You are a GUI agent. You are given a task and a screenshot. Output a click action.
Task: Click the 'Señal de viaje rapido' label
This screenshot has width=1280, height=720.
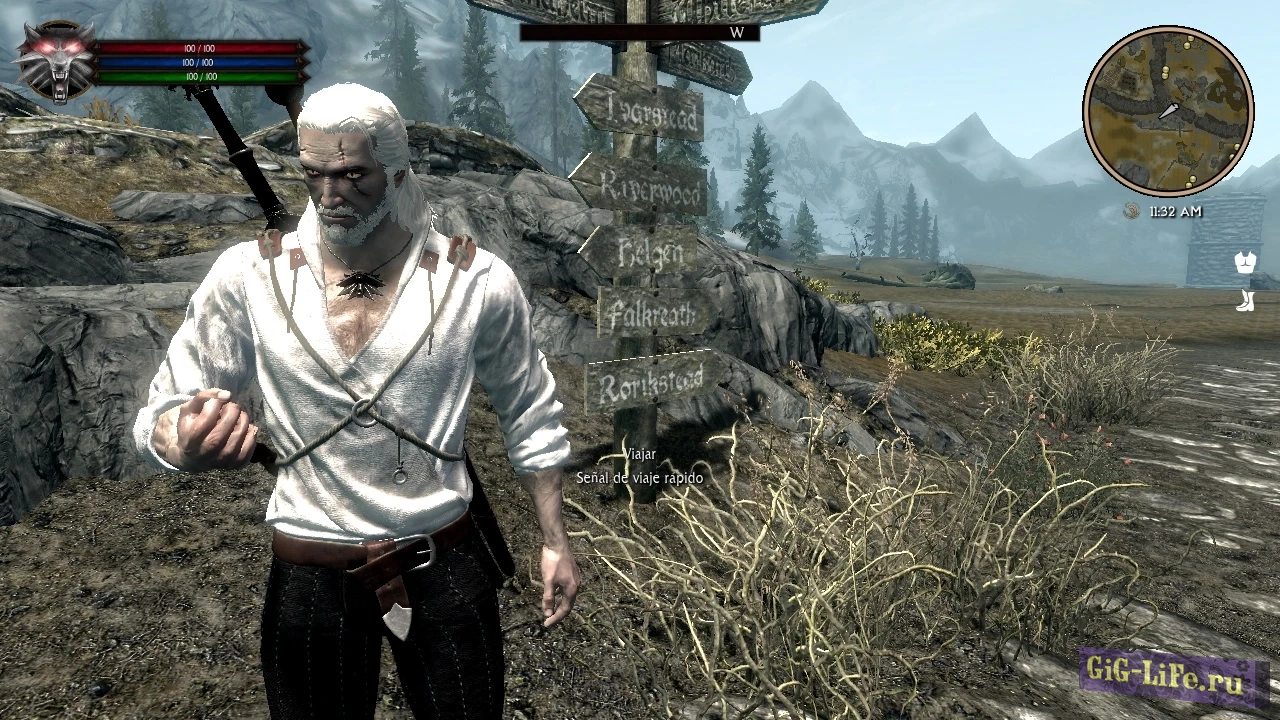coord(639,478)
